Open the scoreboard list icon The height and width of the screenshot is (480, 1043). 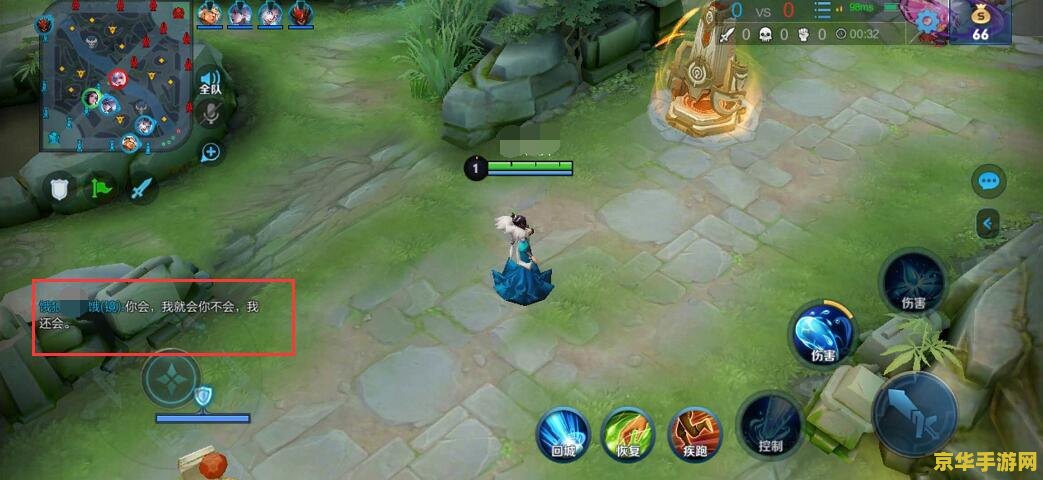[824, 12]
